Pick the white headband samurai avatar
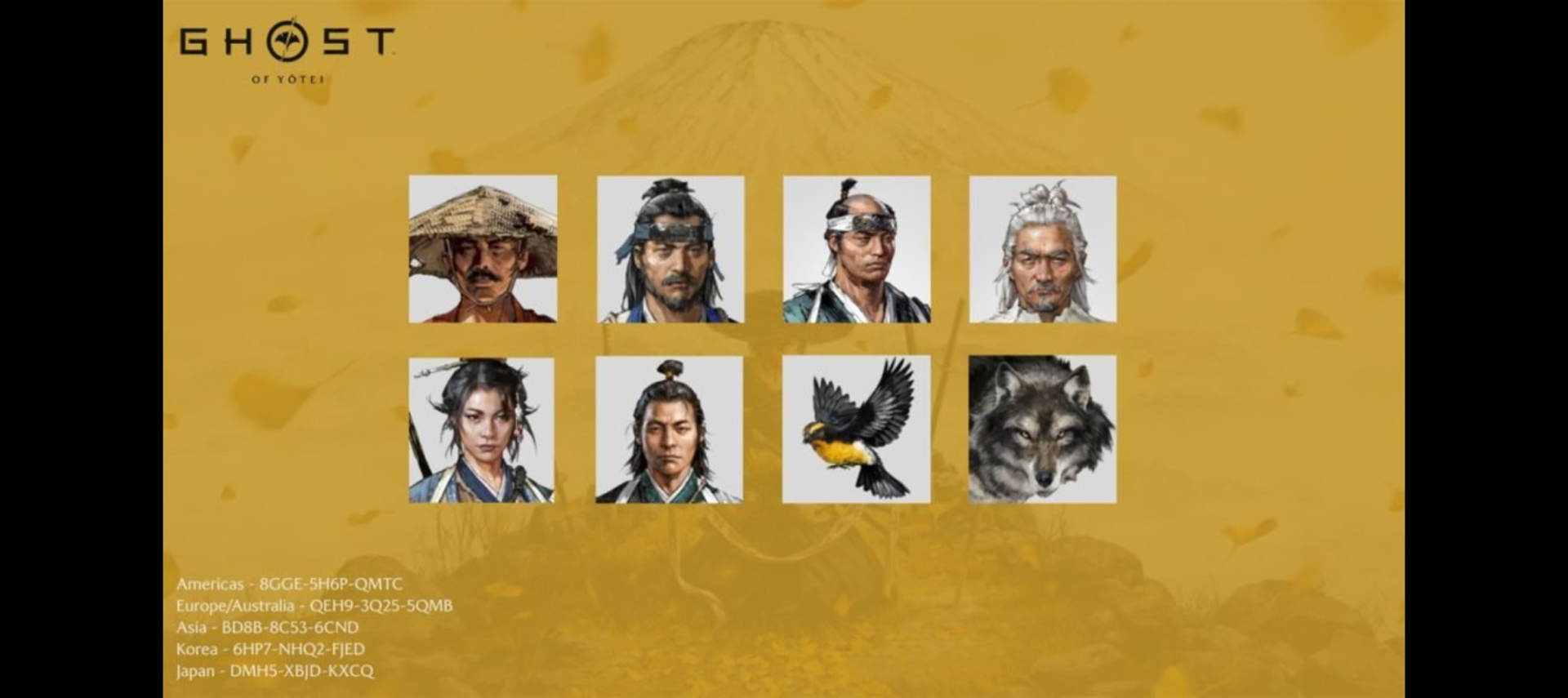The image size is (1568, 698). tap(857, 249)
